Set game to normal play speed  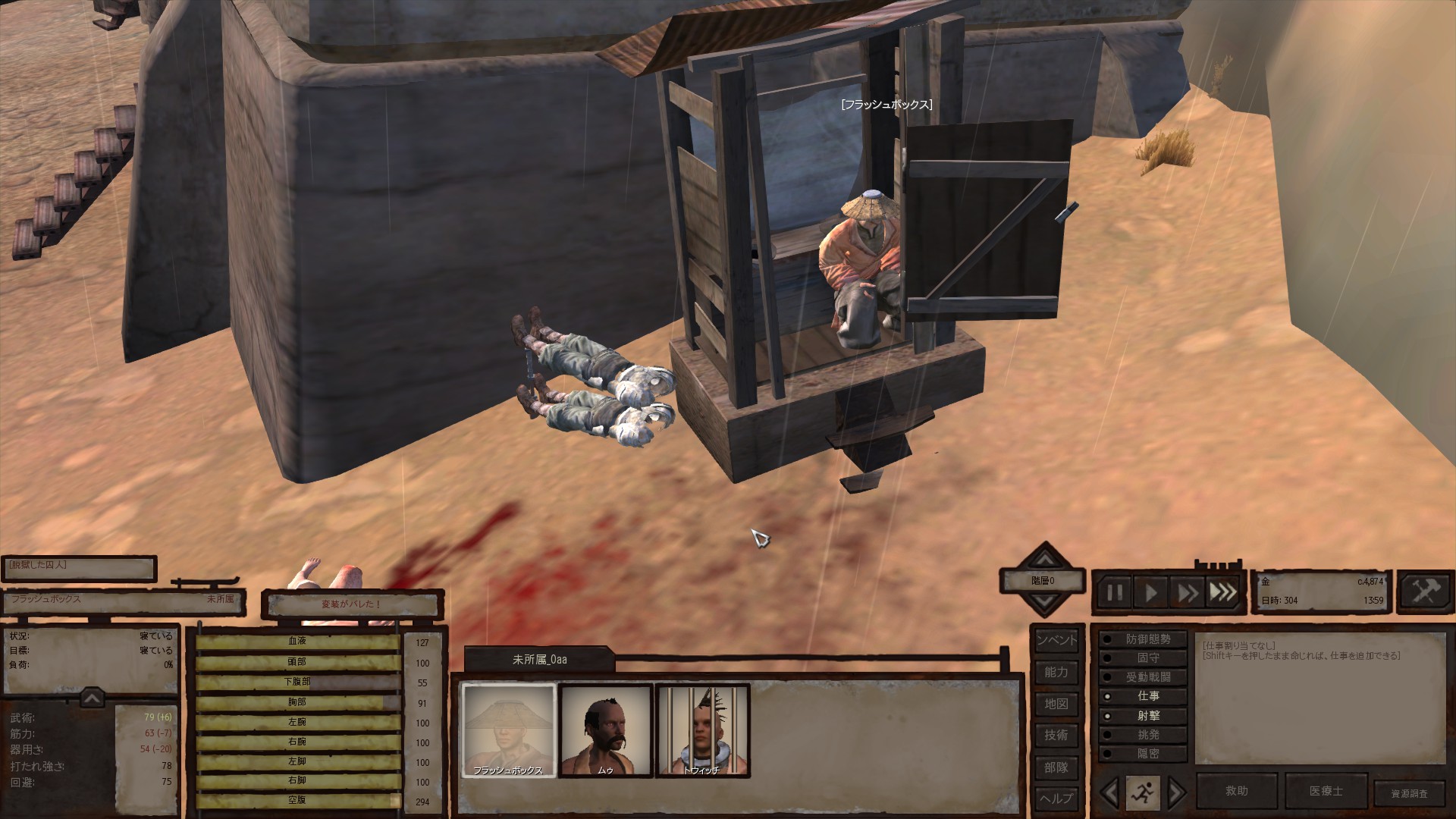coord(1151,592)
